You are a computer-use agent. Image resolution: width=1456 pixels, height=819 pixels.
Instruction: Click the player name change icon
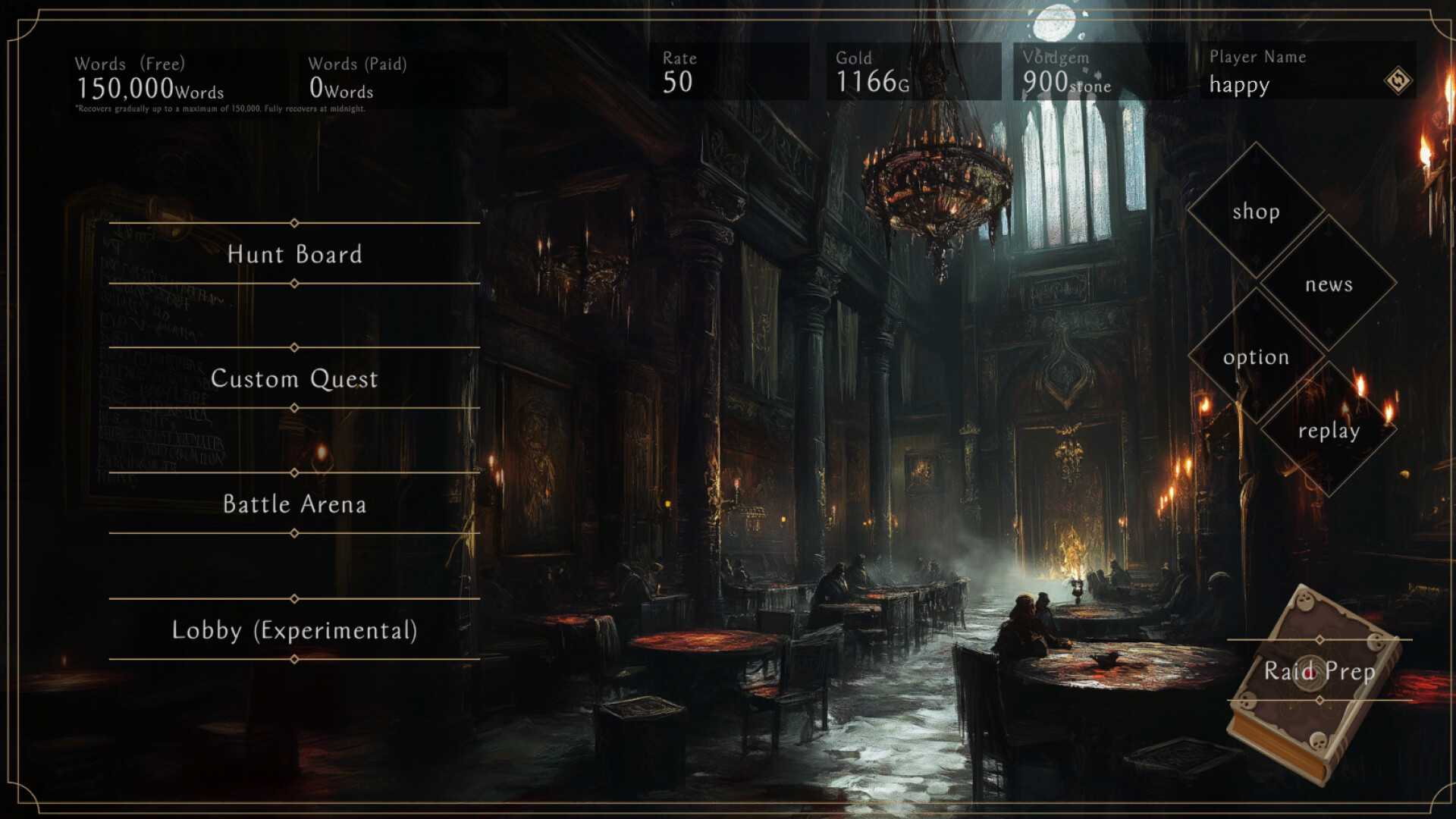pos(1398,80)
